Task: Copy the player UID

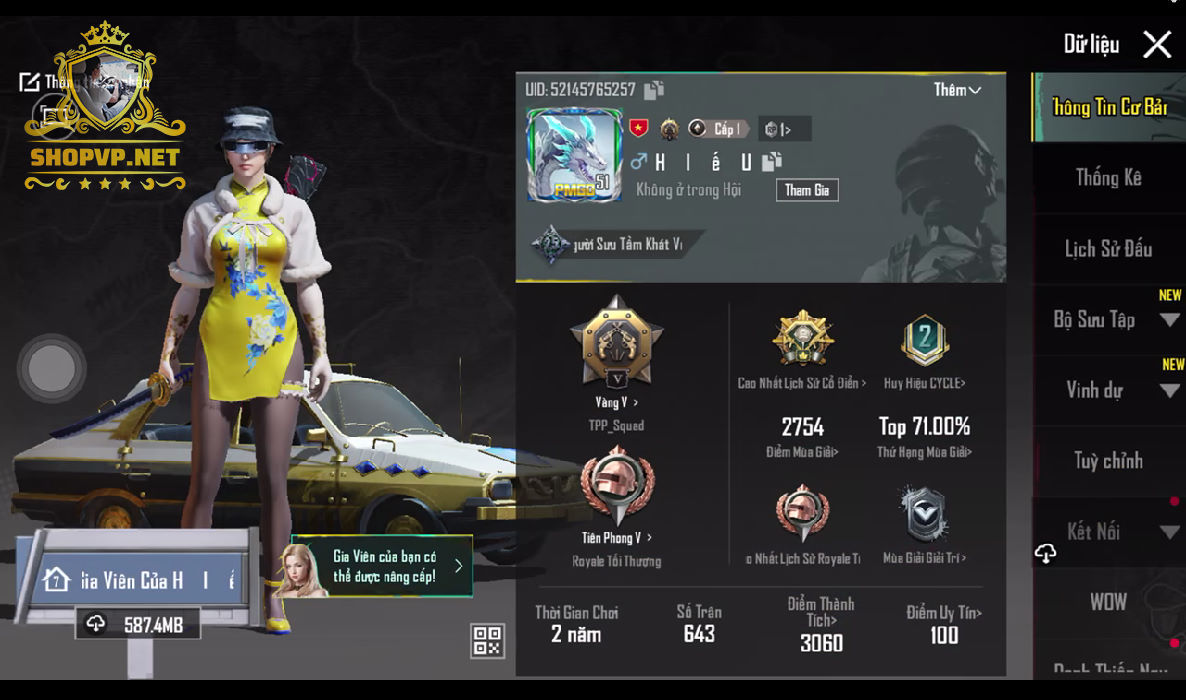Action: tap(654, 90)
